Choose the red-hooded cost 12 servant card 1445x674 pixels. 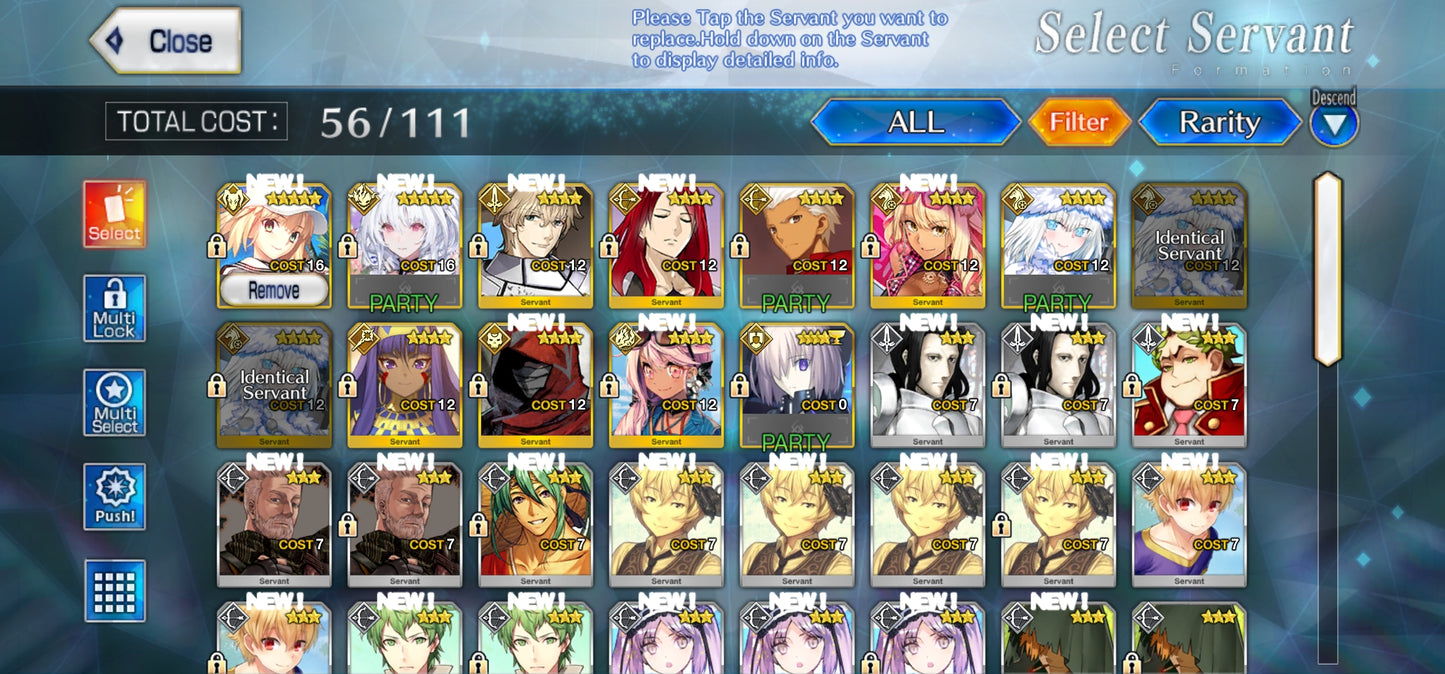(x=535, y=383)
